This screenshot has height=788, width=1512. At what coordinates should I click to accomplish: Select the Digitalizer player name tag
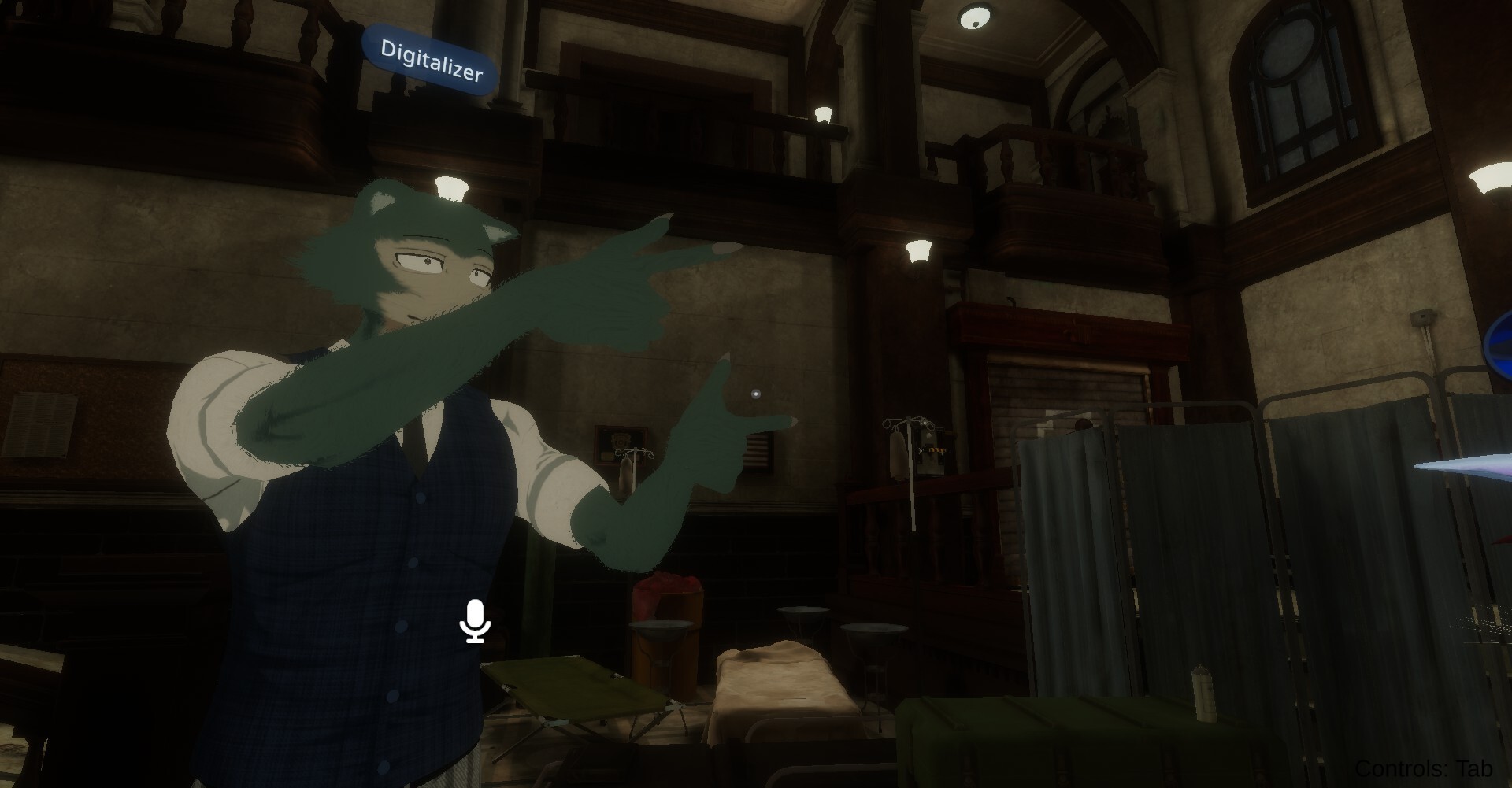coord(431,61)
